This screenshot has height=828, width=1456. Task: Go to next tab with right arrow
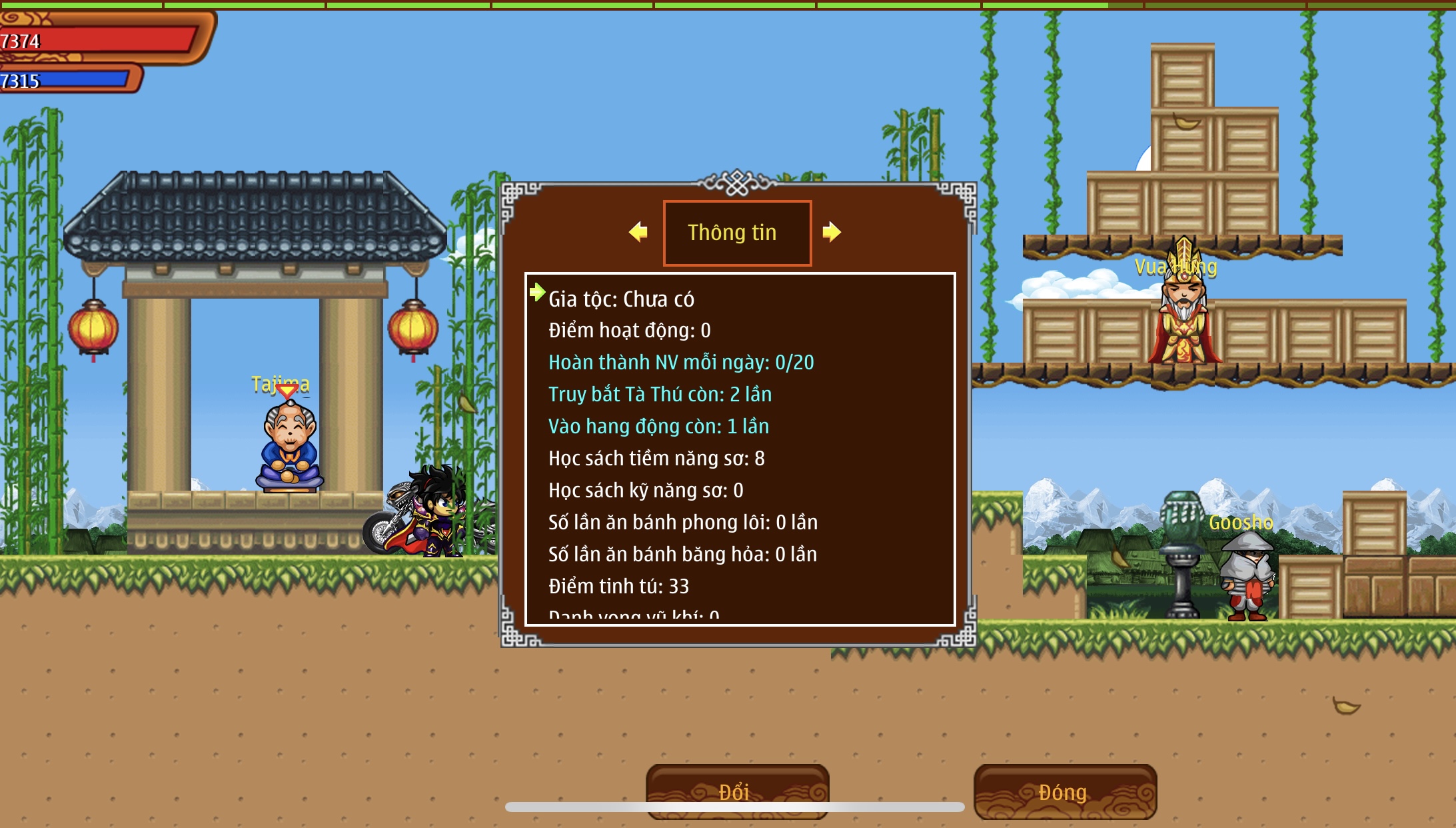click(x=832, y=232)
